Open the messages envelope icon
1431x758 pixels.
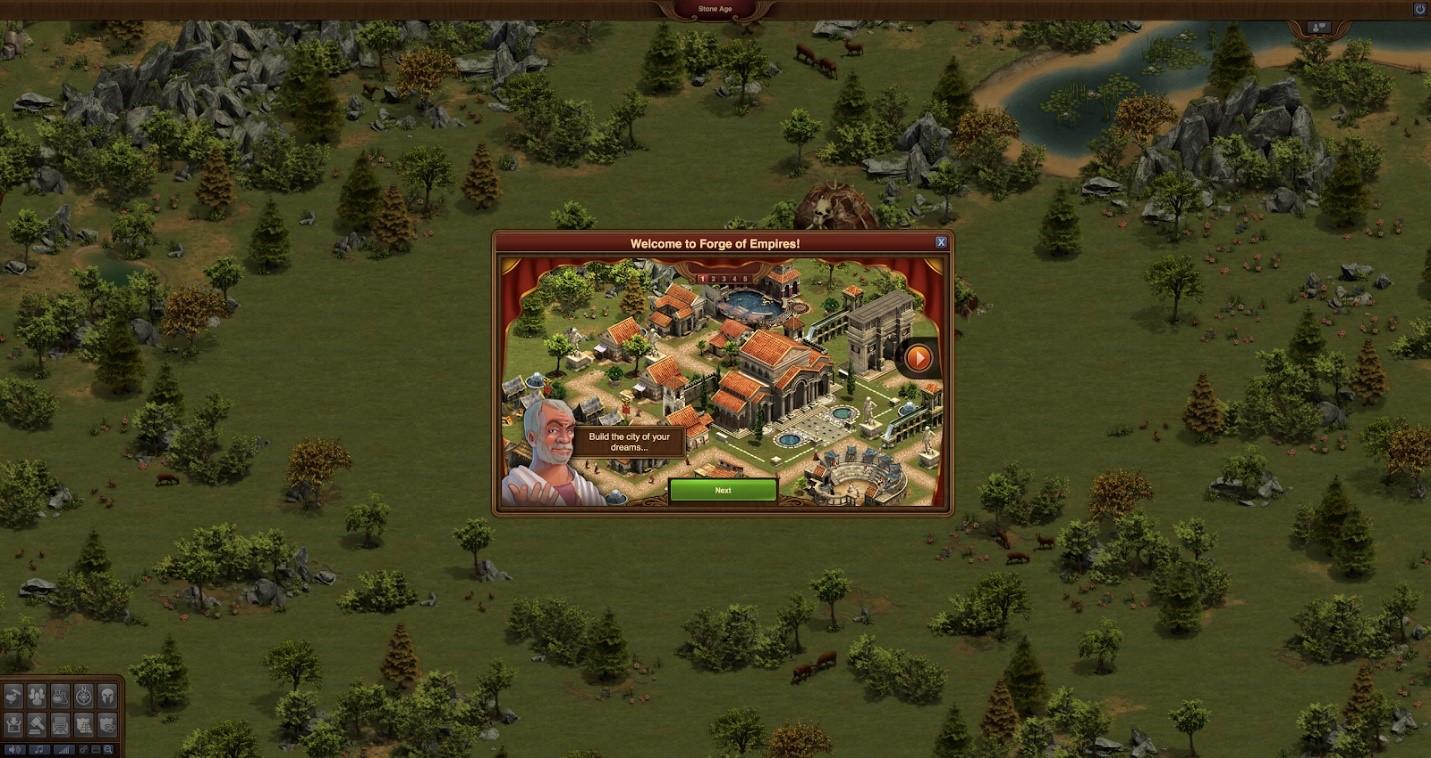pyautogui.click(x=60, y=724)
